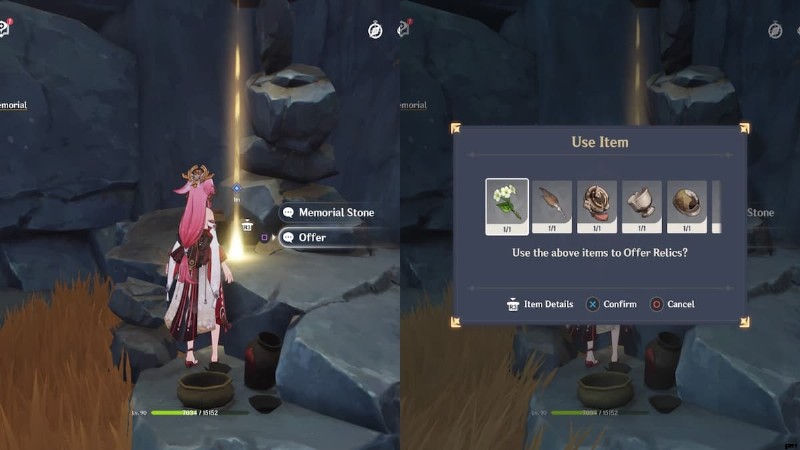The image size is (800, 450).
Task: Open Item Details in the Use Item dialog
Action: click(x=539, y=304)
